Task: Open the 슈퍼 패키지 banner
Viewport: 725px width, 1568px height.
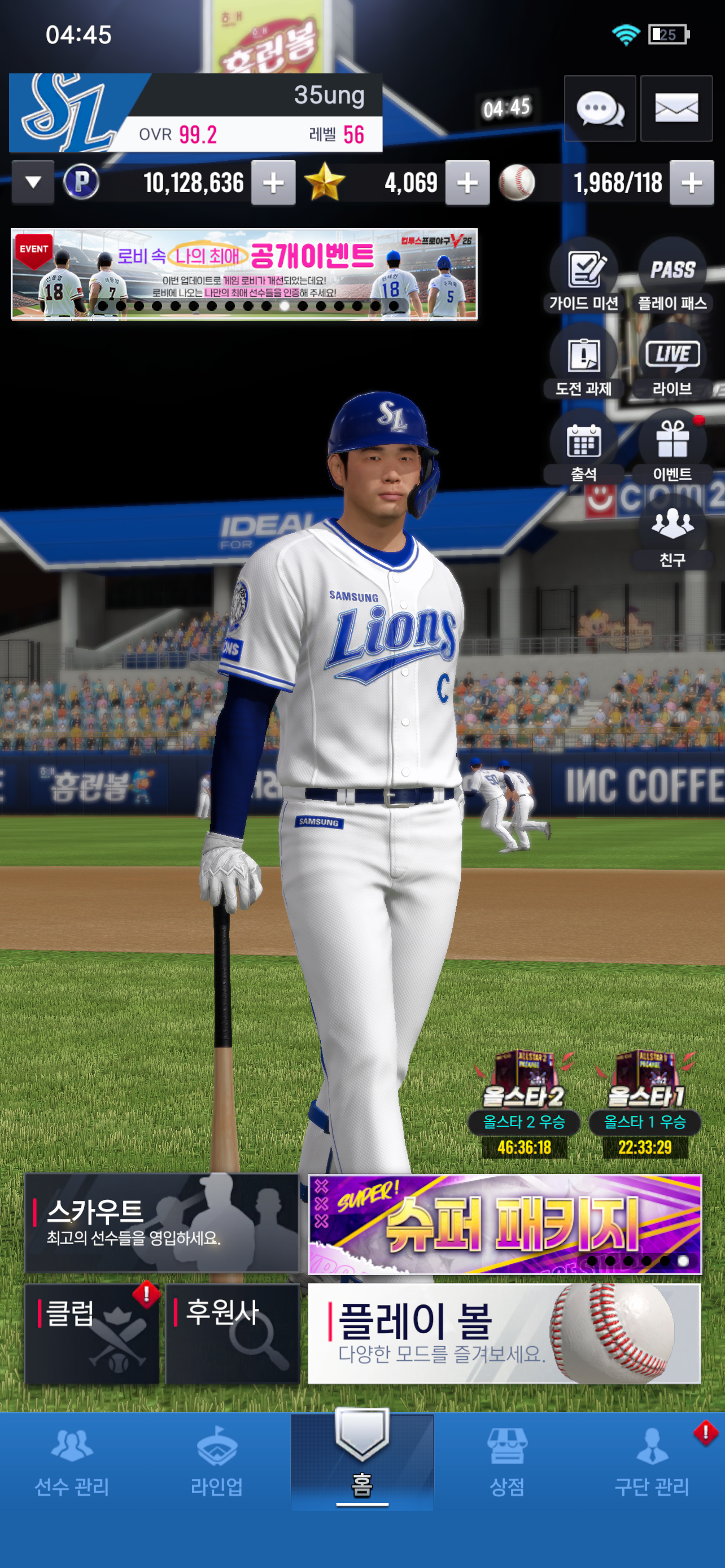Action: (505, 1224)
